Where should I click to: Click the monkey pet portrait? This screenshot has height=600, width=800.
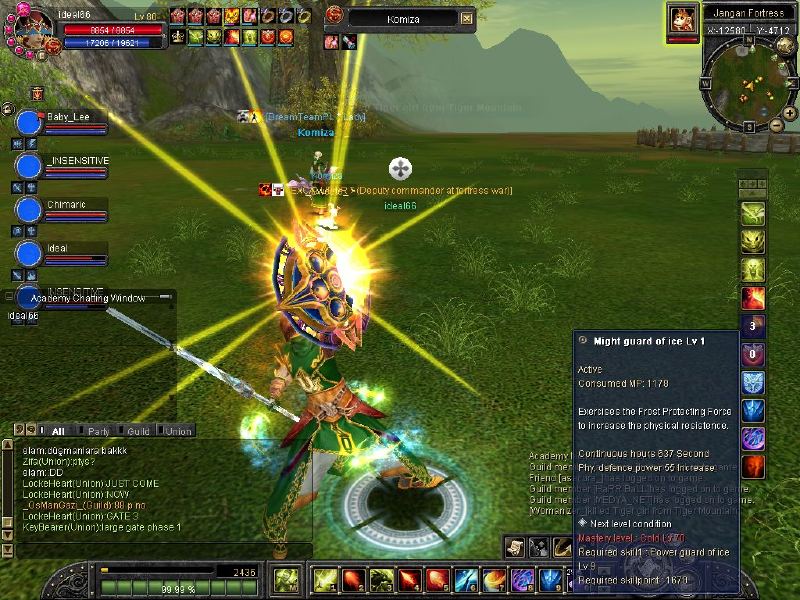[682, 19]
